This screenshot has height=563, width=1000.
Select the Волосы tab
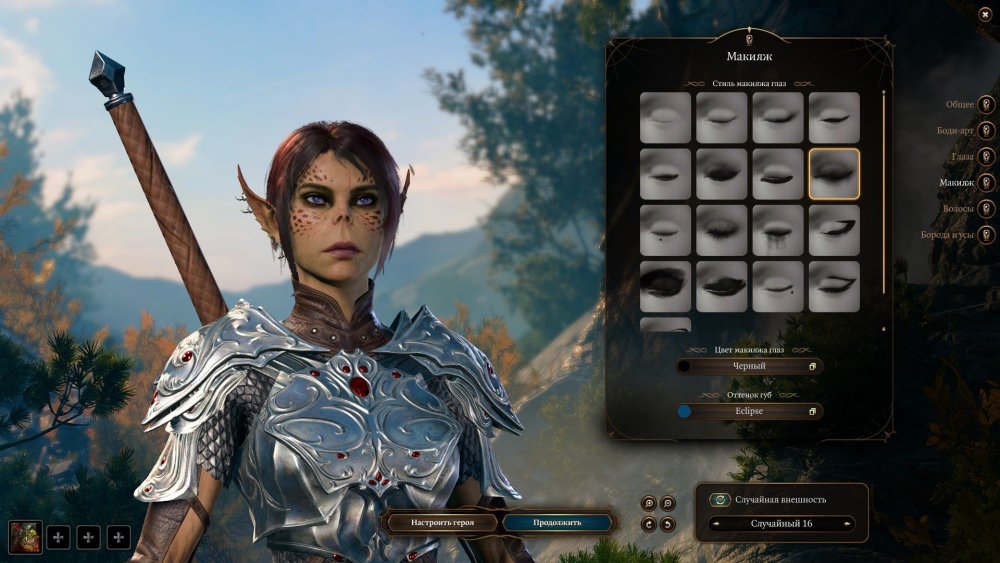pyautogui.click(x=986, y=209)
